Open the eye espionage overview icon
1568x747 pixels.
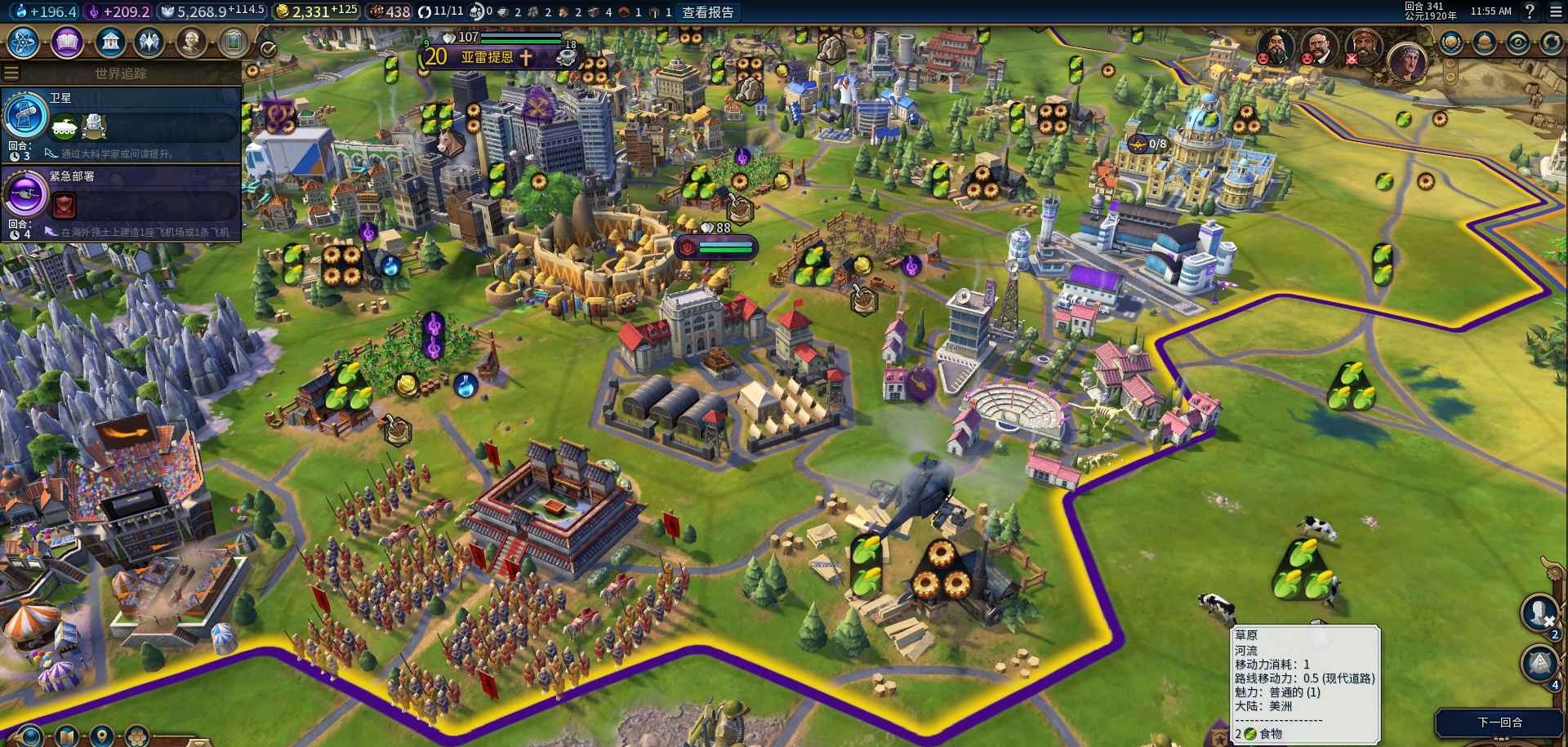pyautogui.click(x=1517, y=42)
